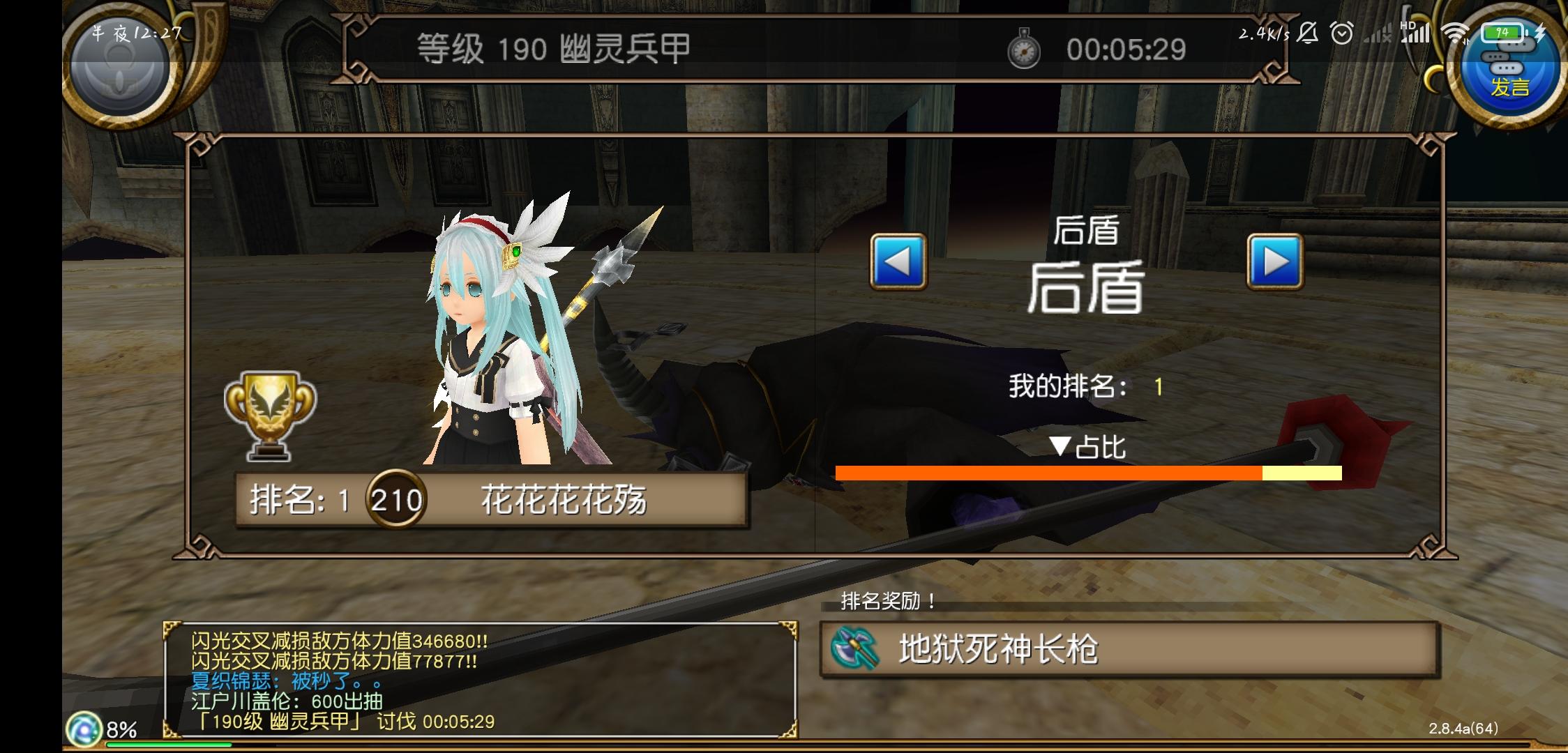
Task: Open the alarm clock icon in status bar
Action: (x=1343, y=31)
